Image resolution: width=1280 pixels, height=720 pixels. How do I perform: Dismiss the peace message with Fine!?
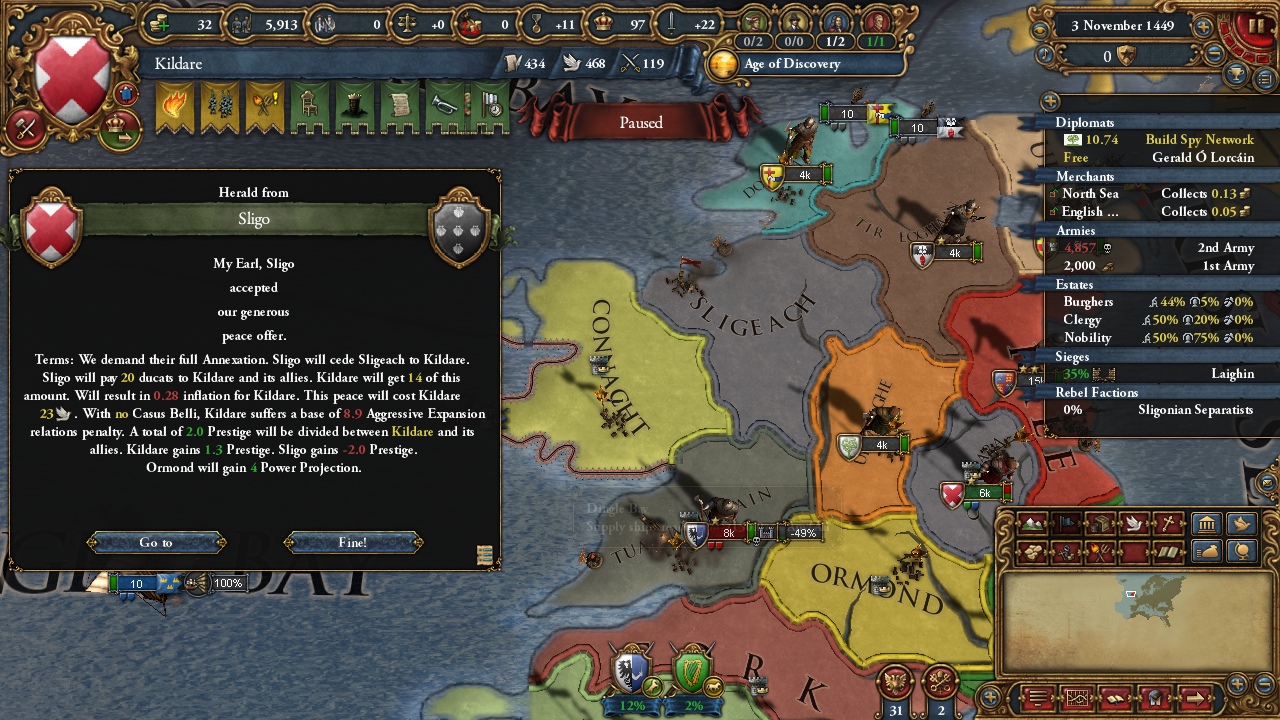(353, 542)
